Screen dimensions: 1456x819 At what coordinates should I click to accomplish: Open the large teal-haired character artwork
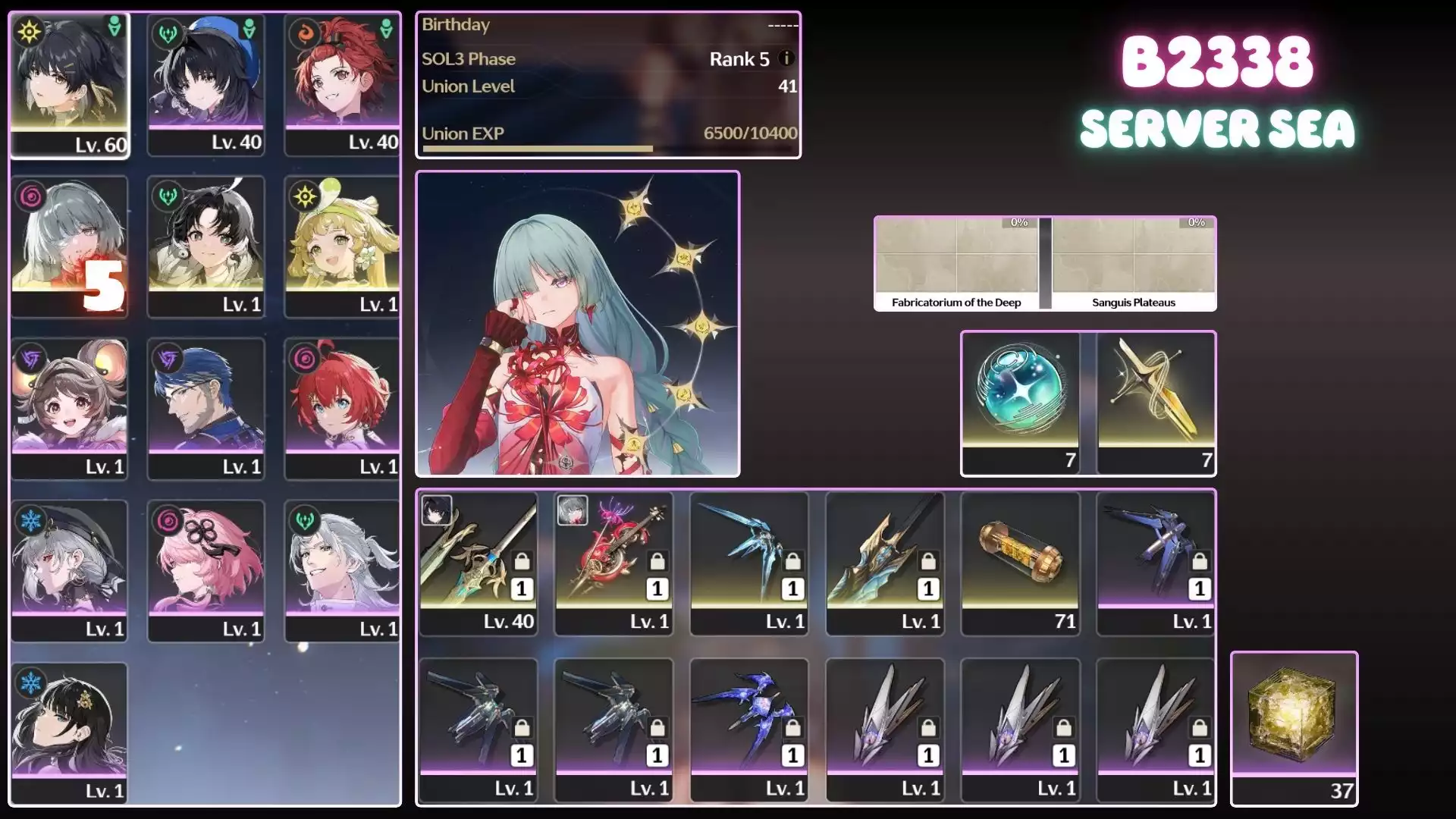[x=578, y=324]
